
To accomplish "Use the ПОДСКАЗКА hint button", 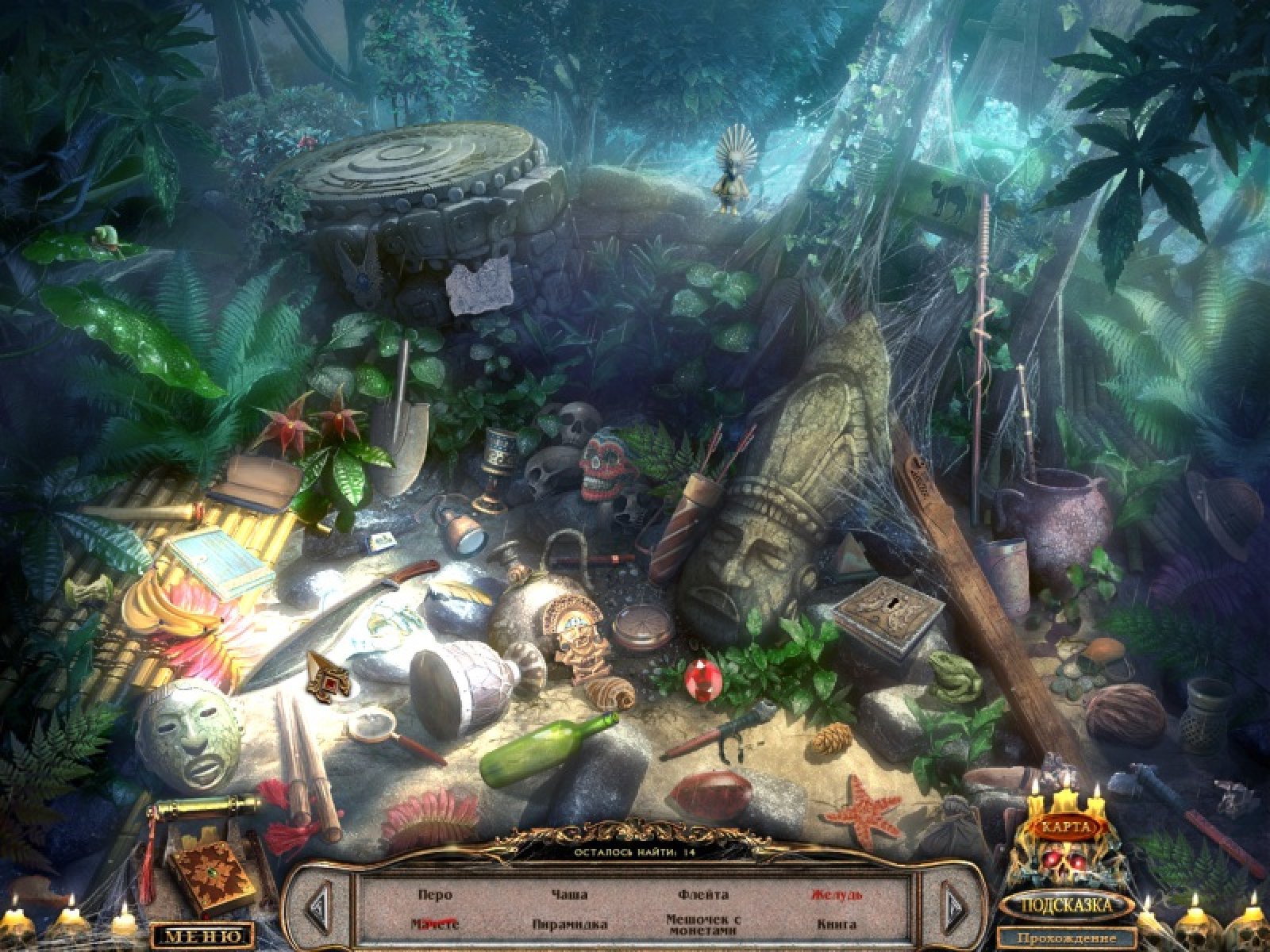I will tap(1067, 904).
